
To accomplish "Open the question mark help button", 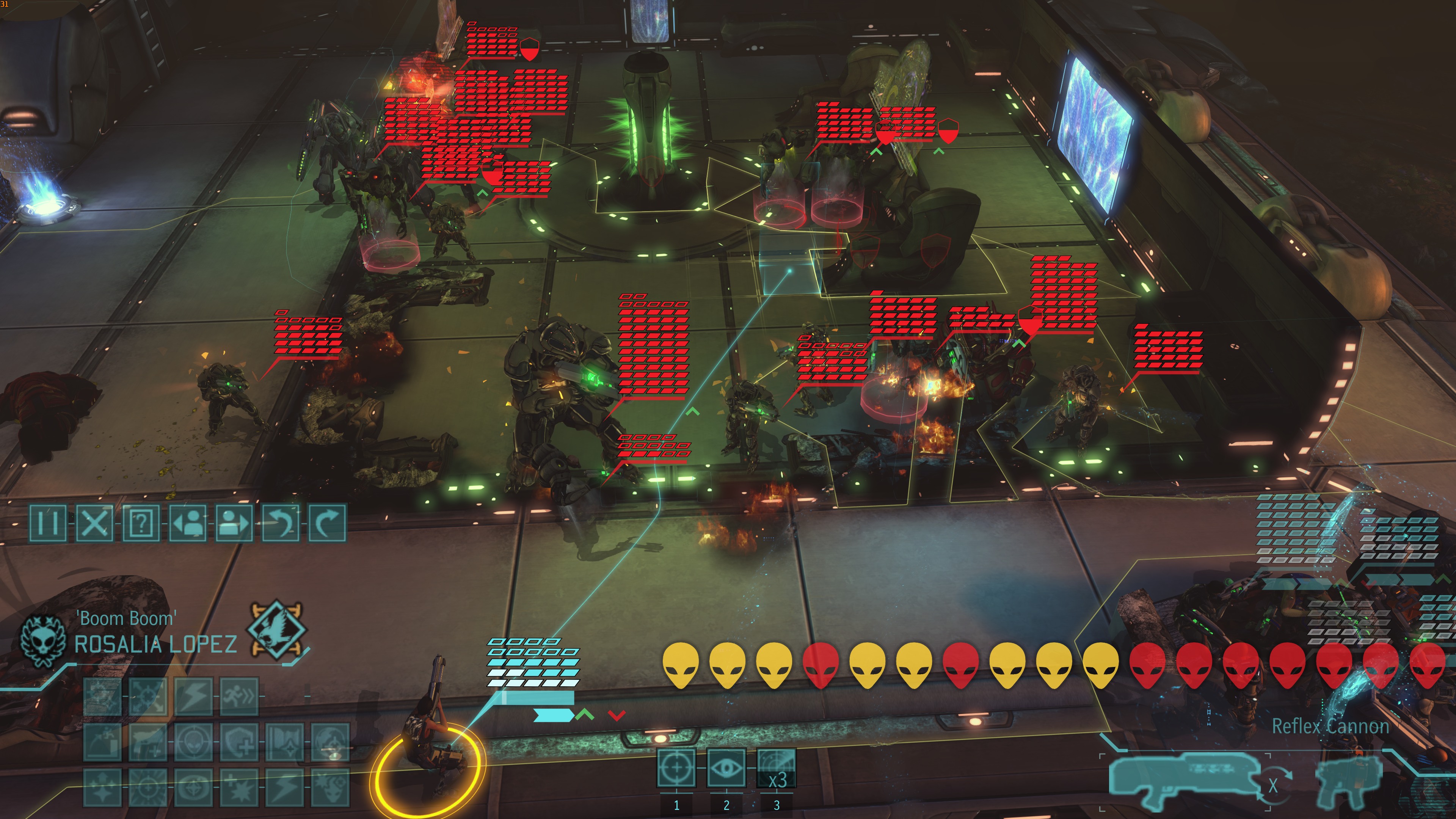I will pyautogui.click(x=141, y=523).
